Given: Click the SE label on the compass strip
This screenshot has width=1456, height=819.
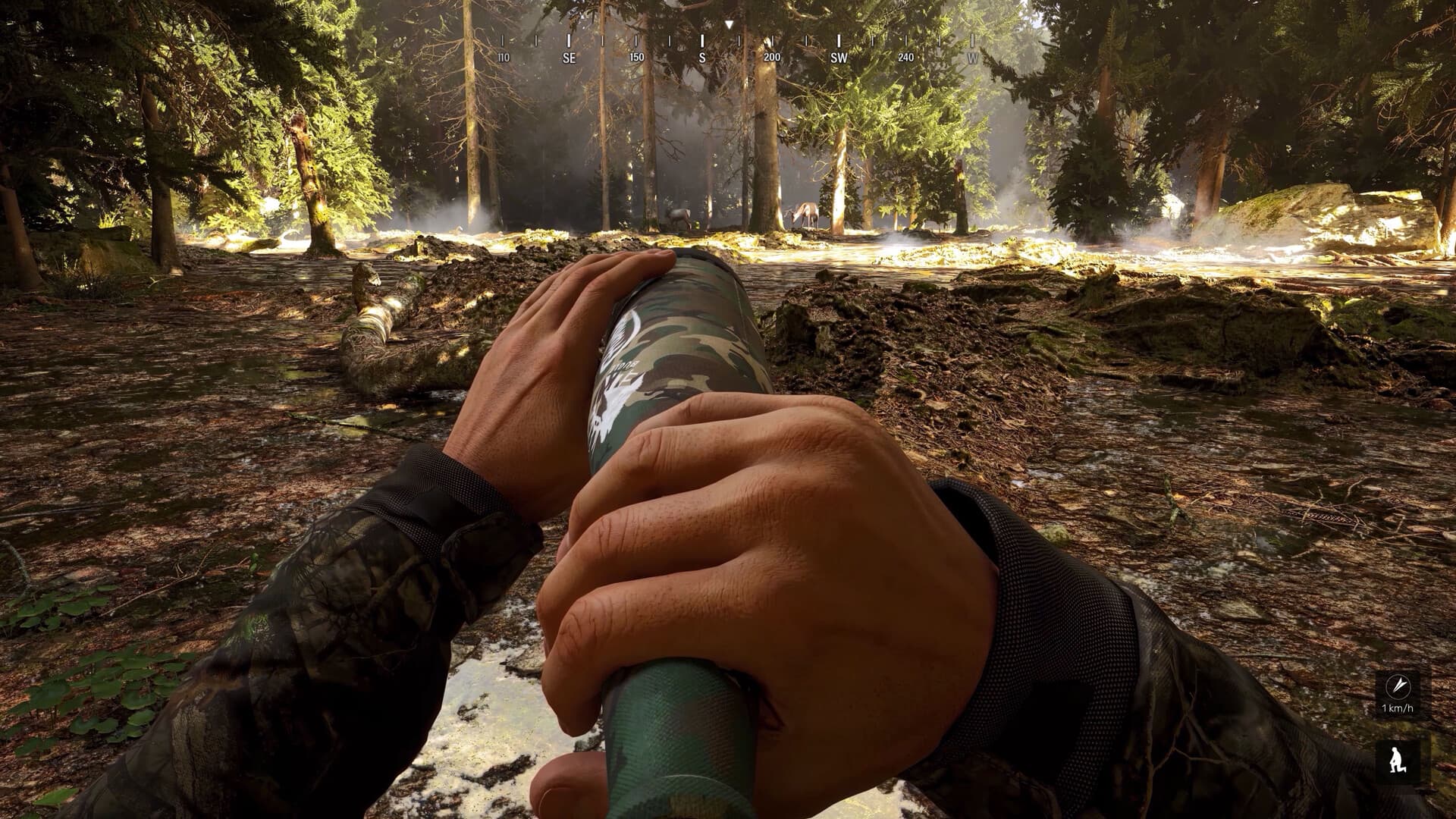Looking at the screenshot, I should coord(568,55).
